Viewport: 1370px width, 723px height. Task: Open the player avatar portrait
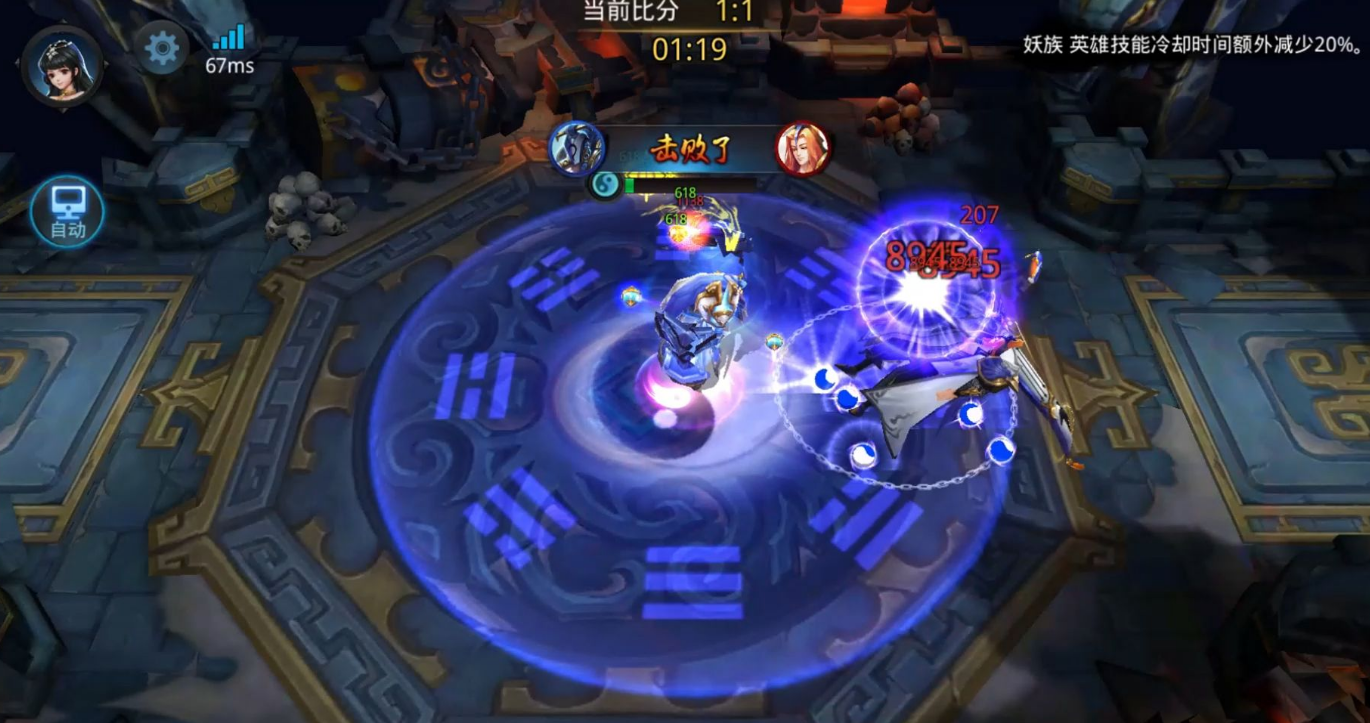pos(63,66)
